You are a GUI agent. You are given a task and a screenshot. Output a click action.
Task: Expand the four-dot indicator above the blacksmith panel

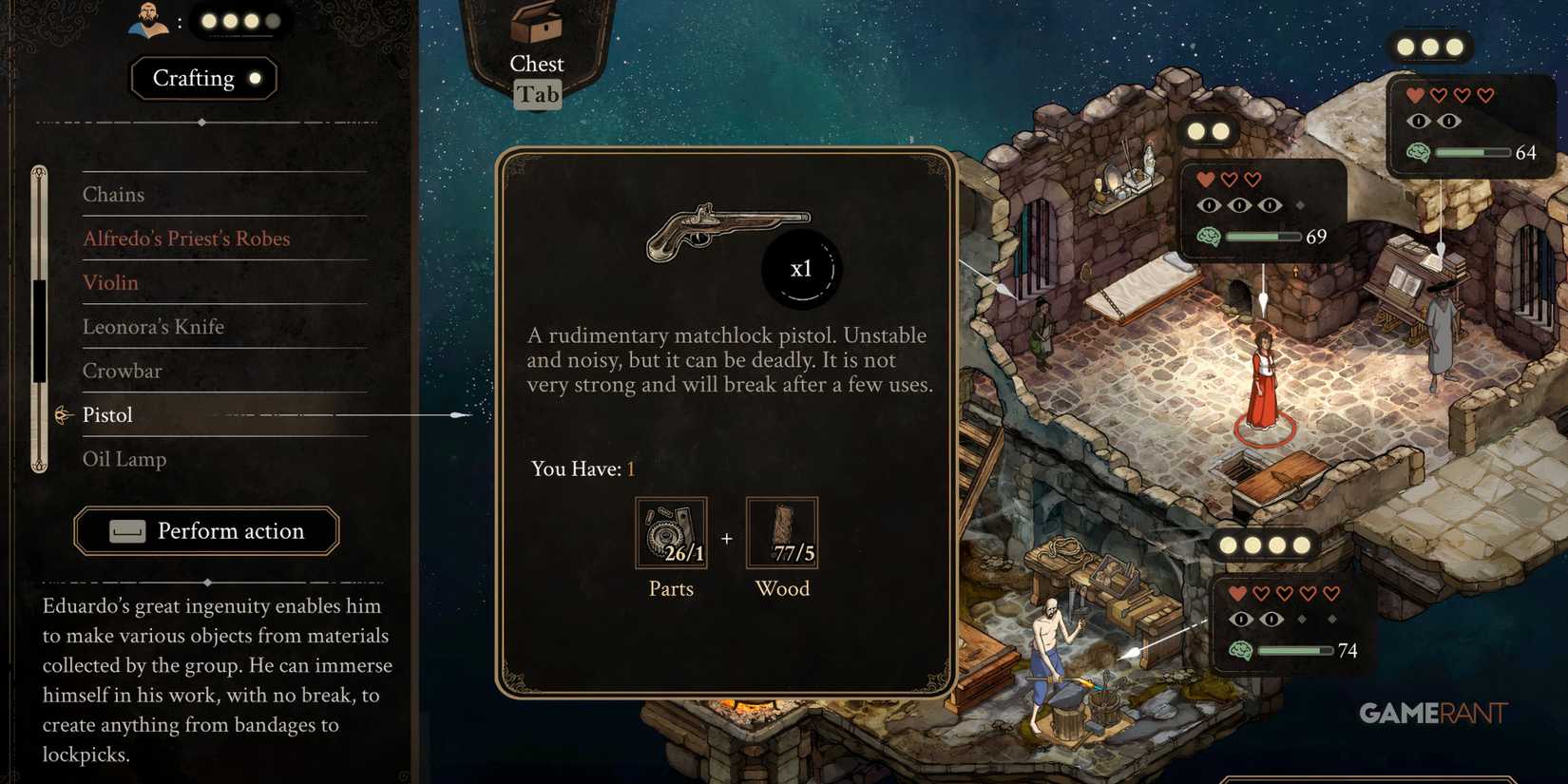tap(1263, 545)
